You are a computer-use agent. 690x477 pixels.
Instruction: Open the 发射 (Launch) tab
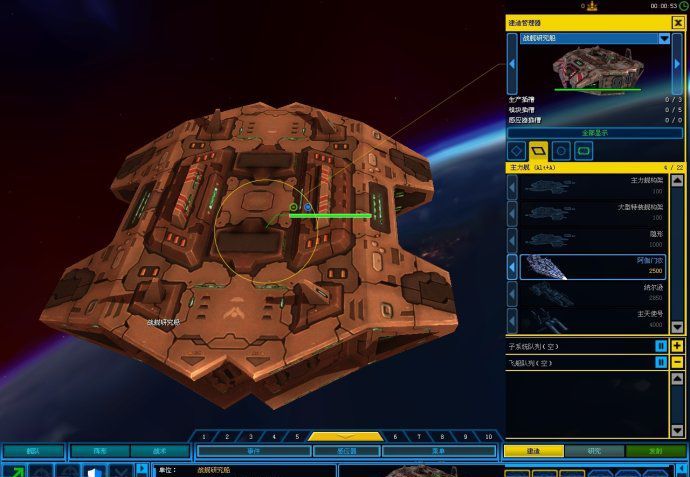coord(656,451)
